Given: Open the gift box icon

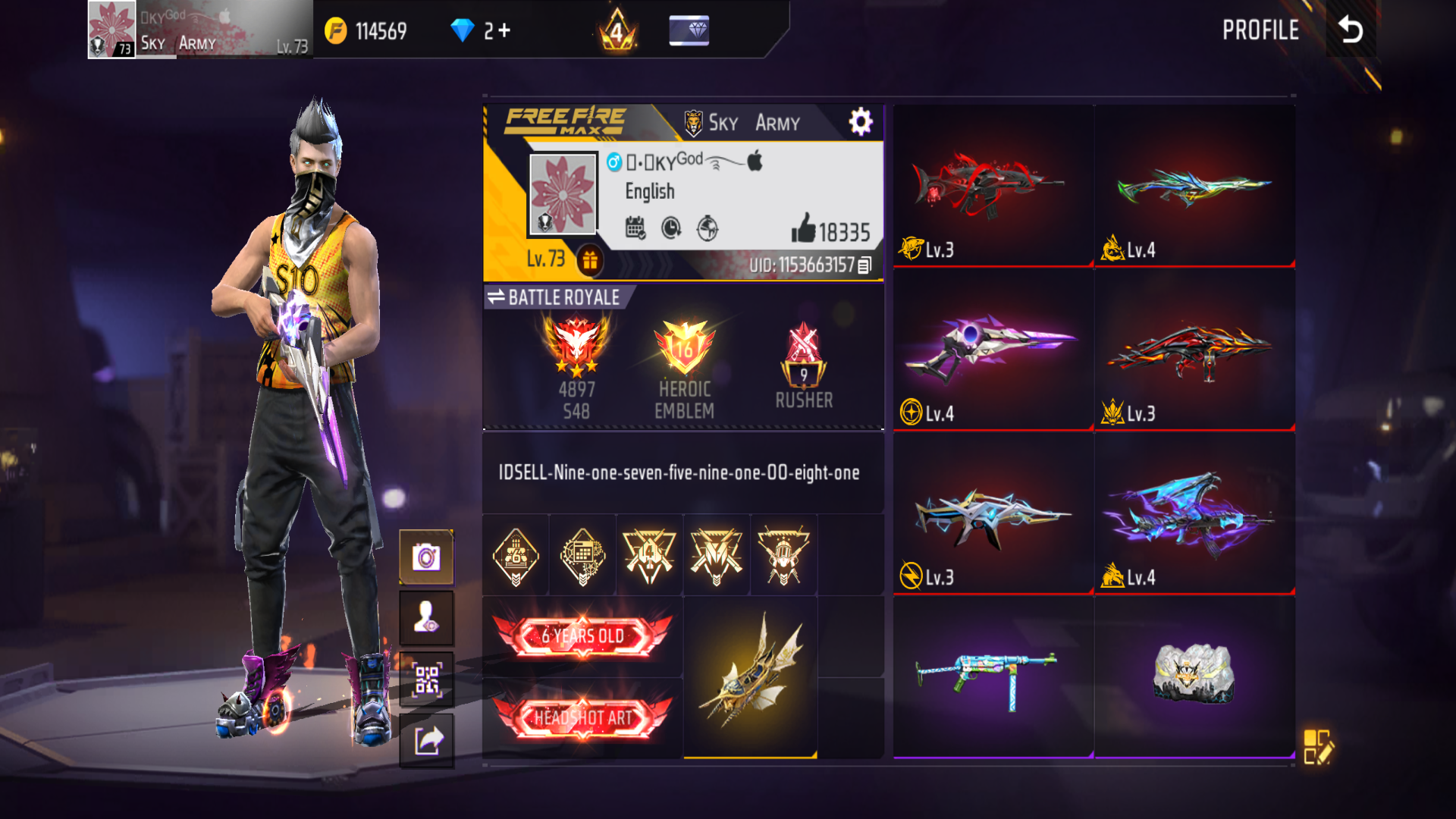Looking at the screenshot, I should pyautogui.click(x=590, y=260).
